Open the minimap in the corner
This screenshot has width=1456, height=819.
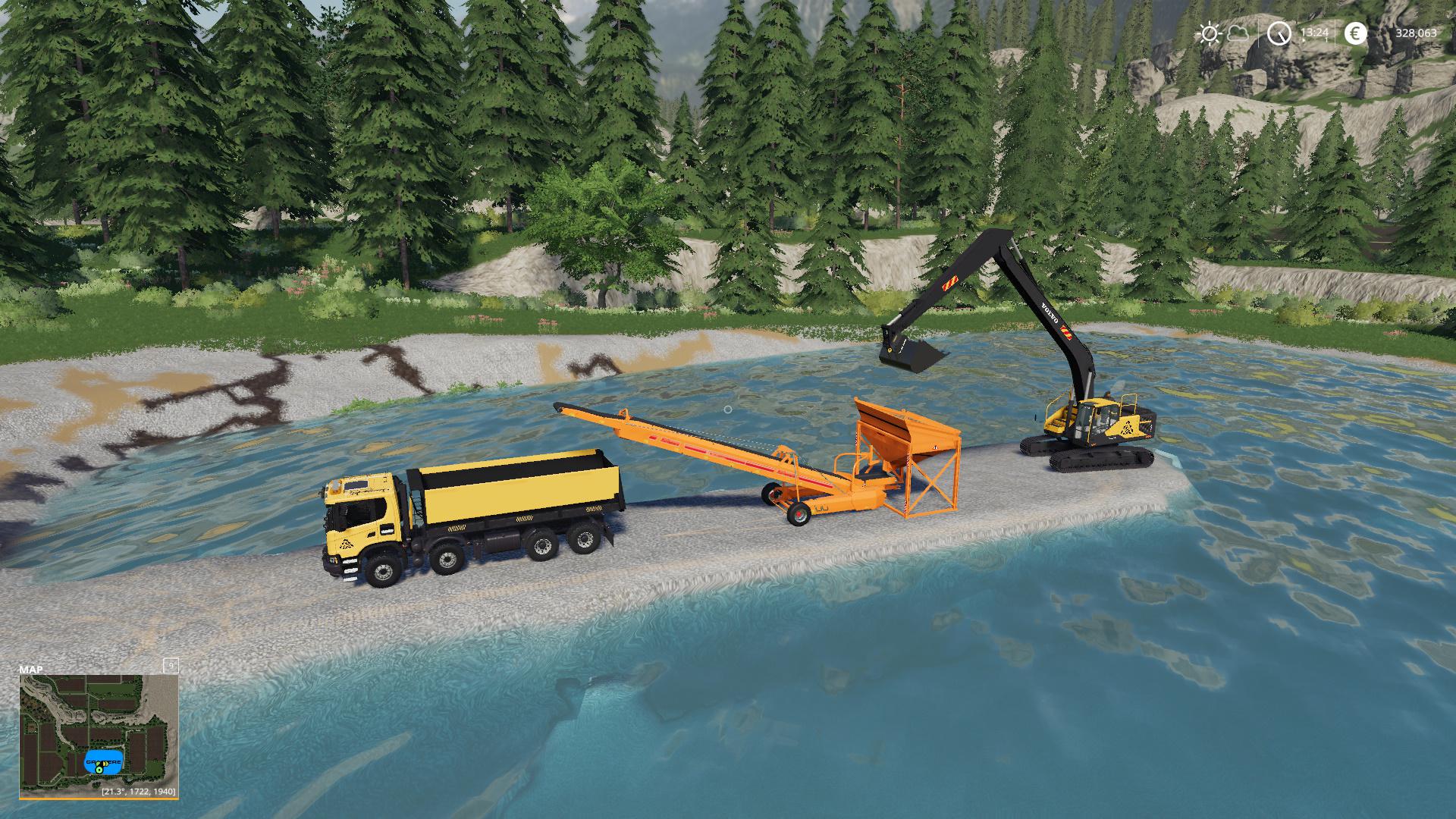click(99, 733)
